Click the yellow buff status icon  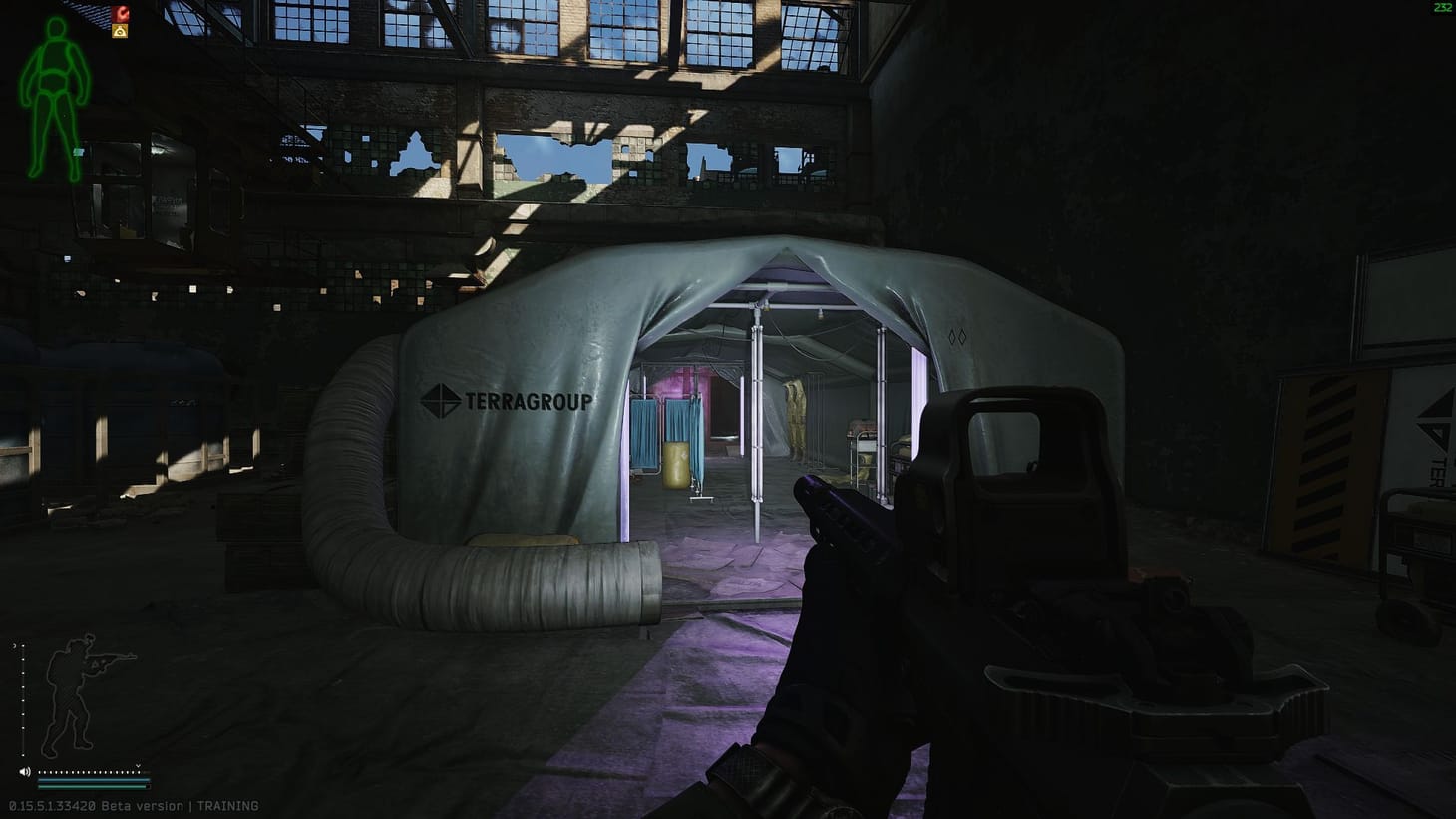tap(121, 31)
